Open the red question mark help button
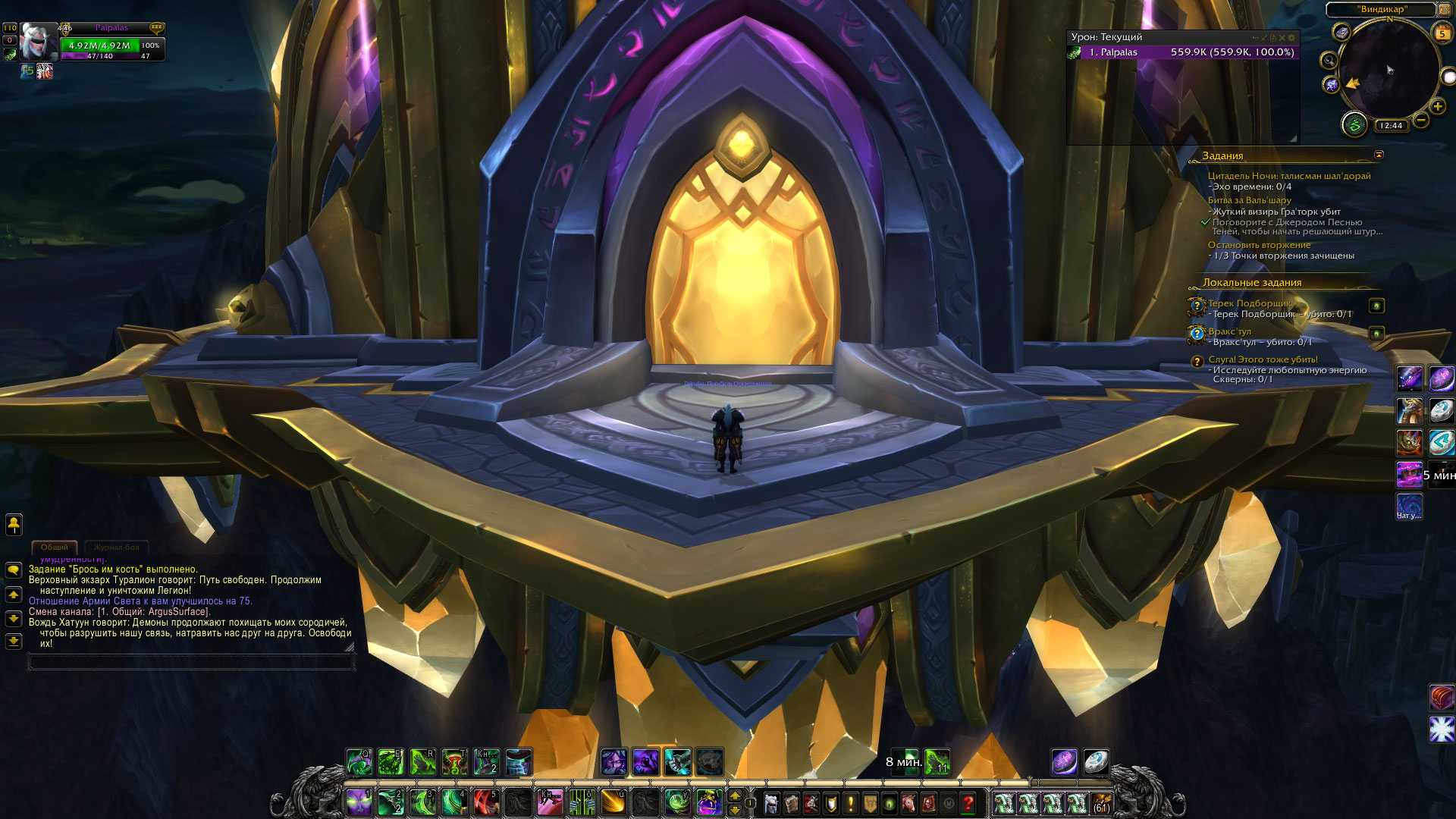The image size is (1456, 819). [968, 802]
